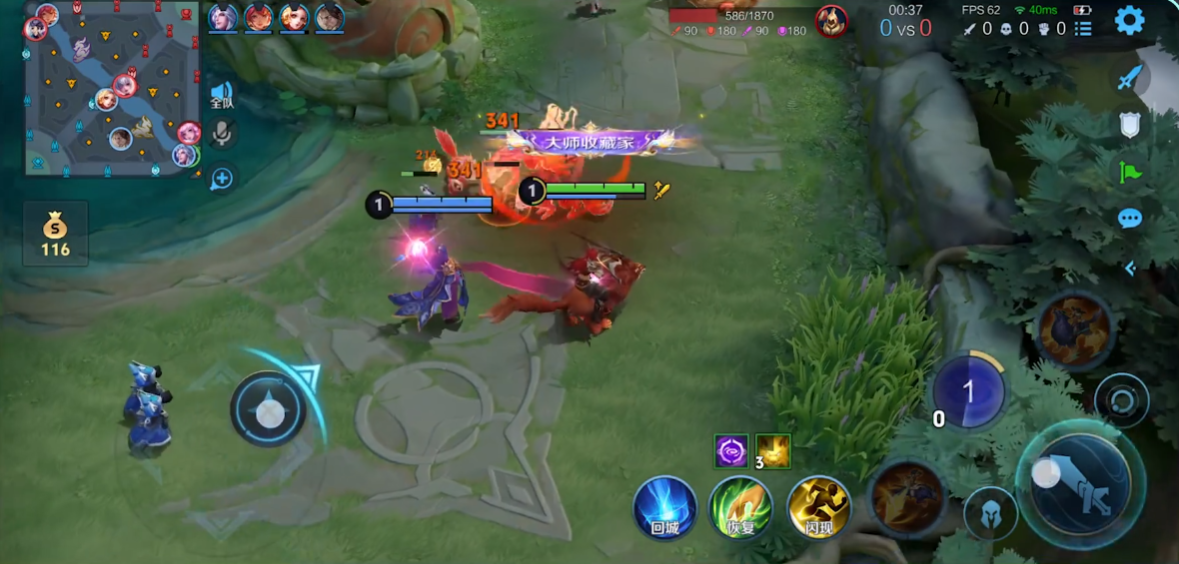The width and height of the screenshot is (1179, 564).
Task: Cast the blue skill showing cooldown 1
Action: coord(968,392)
